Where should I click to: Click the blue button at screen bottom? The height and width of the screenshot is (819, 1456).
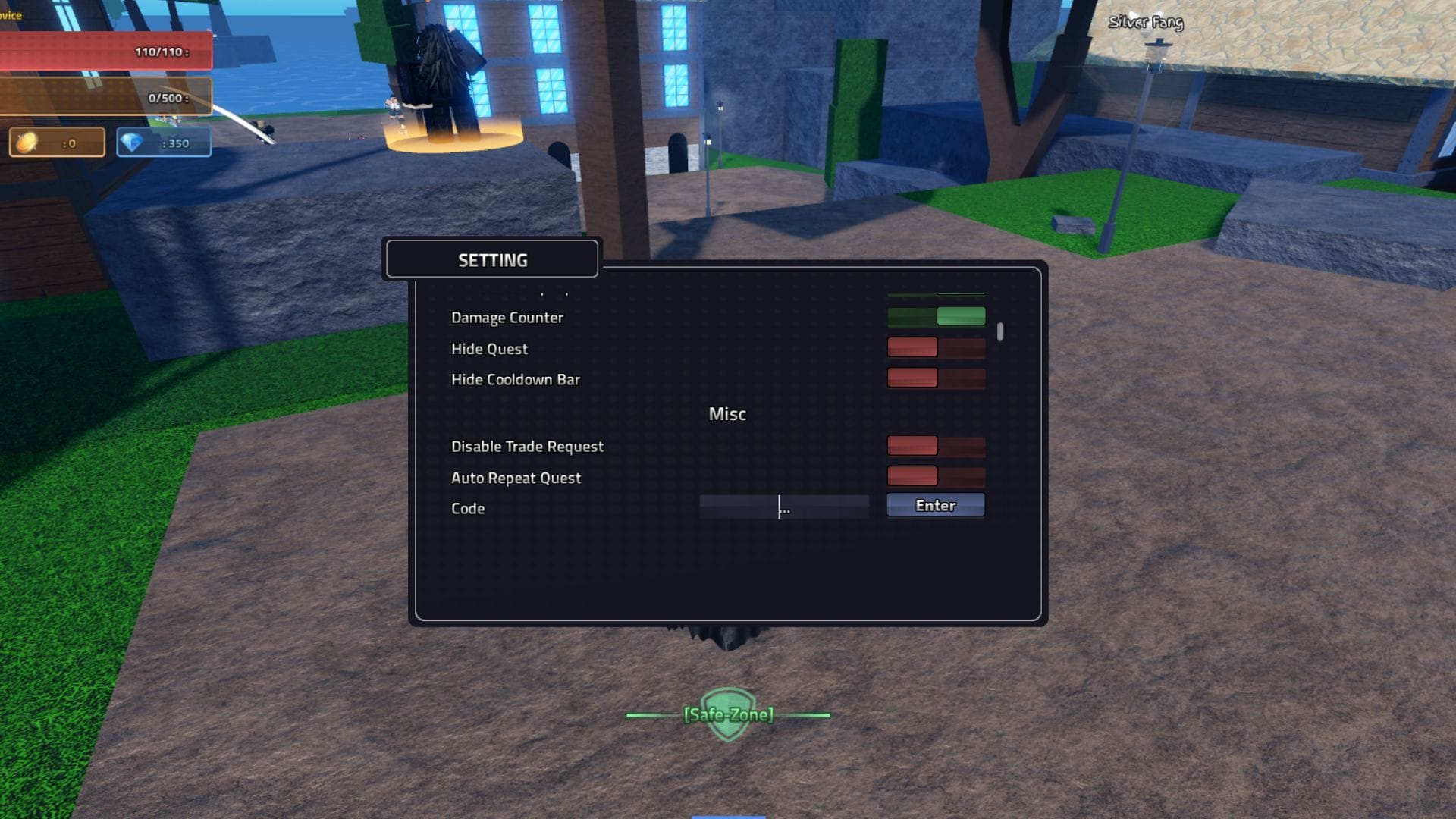point(727,815)
